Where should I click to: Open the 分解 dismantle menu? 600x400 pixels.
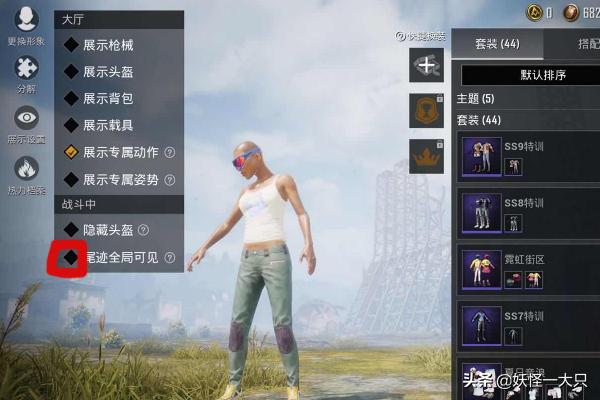coord(26,71)
